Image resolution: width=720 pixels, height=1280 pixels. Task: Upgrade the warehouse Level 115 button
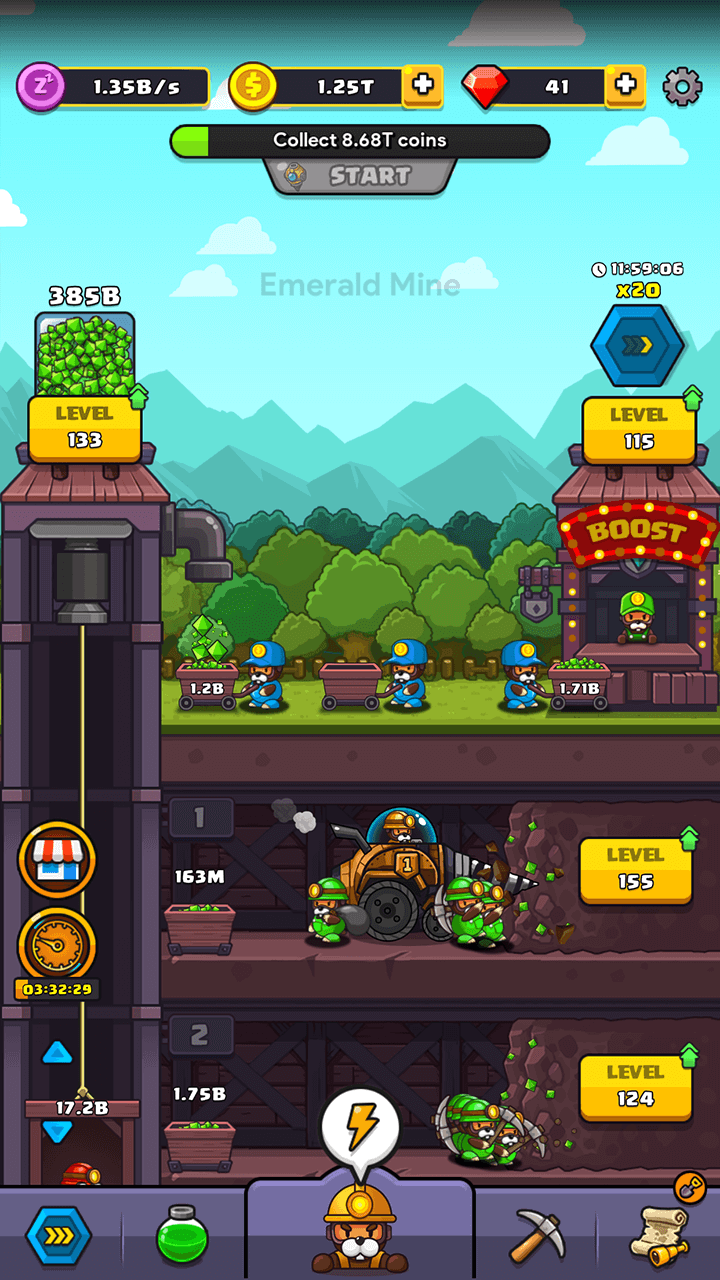tap(638, 428)
